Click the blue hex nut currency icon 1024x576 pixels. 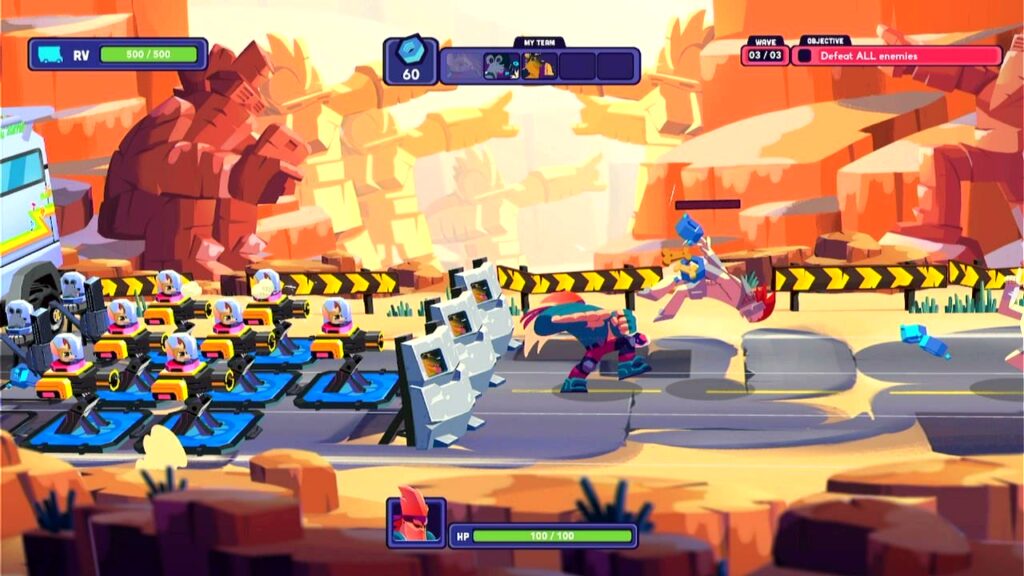(411, 50)
